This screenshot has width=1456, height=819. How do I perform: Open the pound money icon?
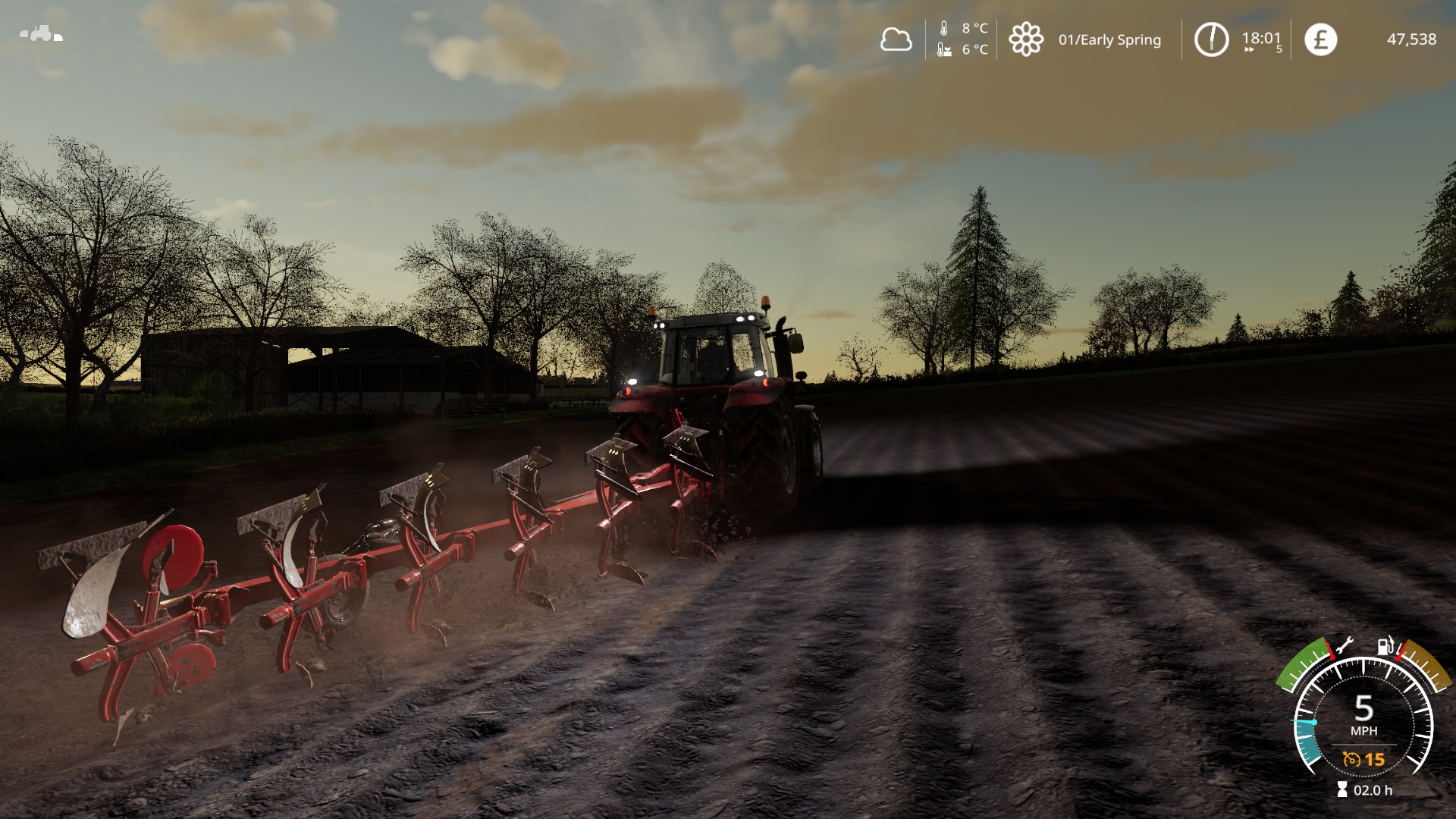click(x=1320, y=39)
